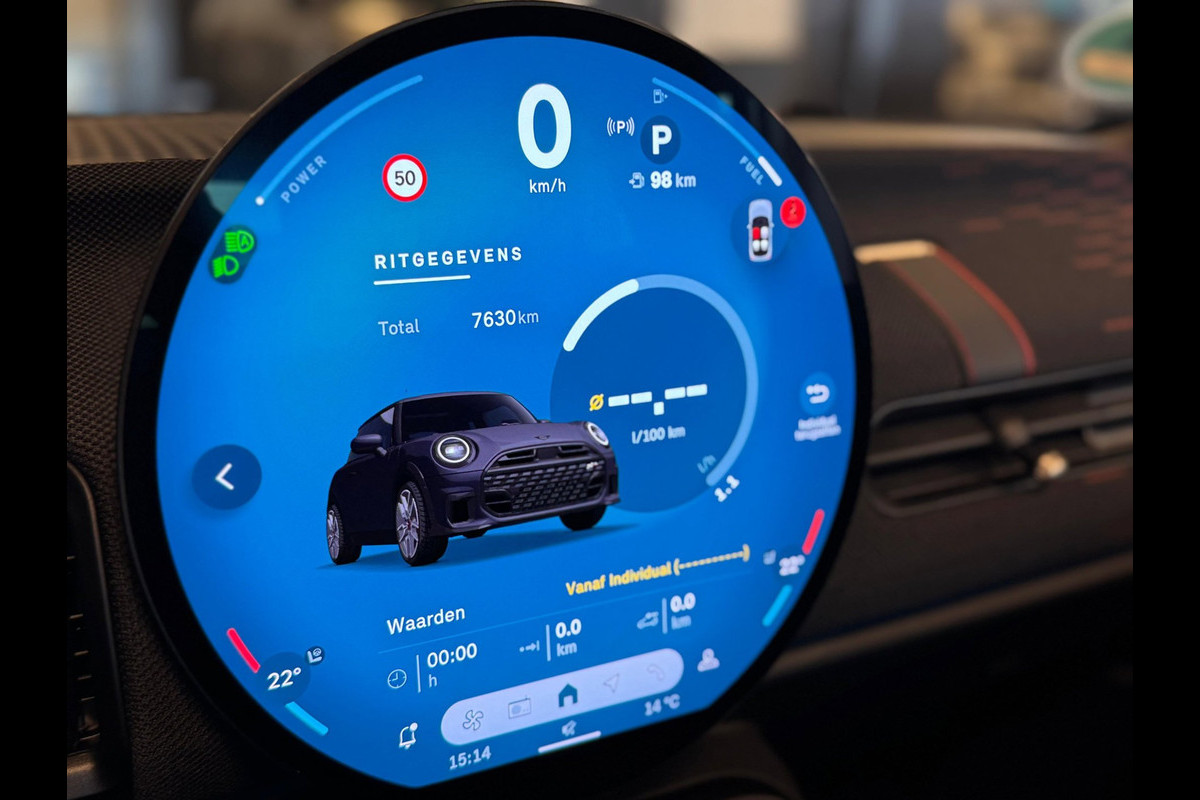Tap the parking sensor icon
Image resolution: width=1200 pixels, height=800 pixels.
pyautogui.click(x=620, y=127)
